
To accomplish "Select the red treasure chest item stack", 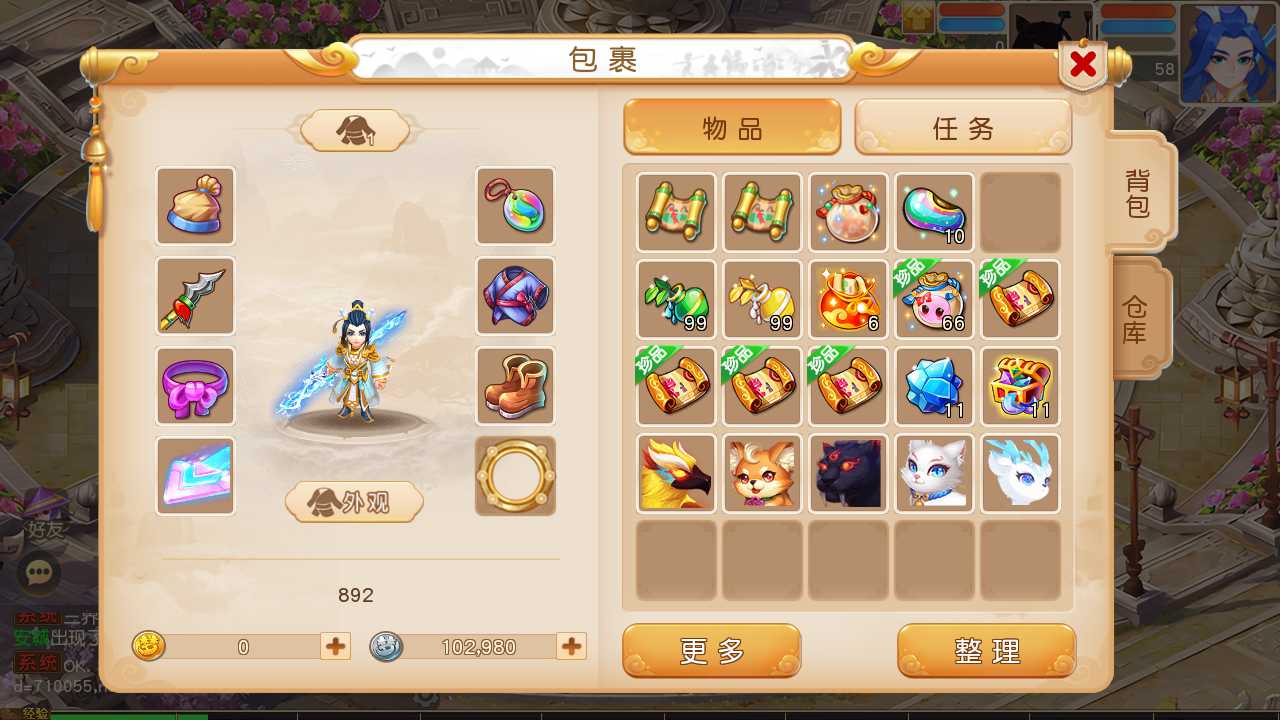I will click(1020, 385).
